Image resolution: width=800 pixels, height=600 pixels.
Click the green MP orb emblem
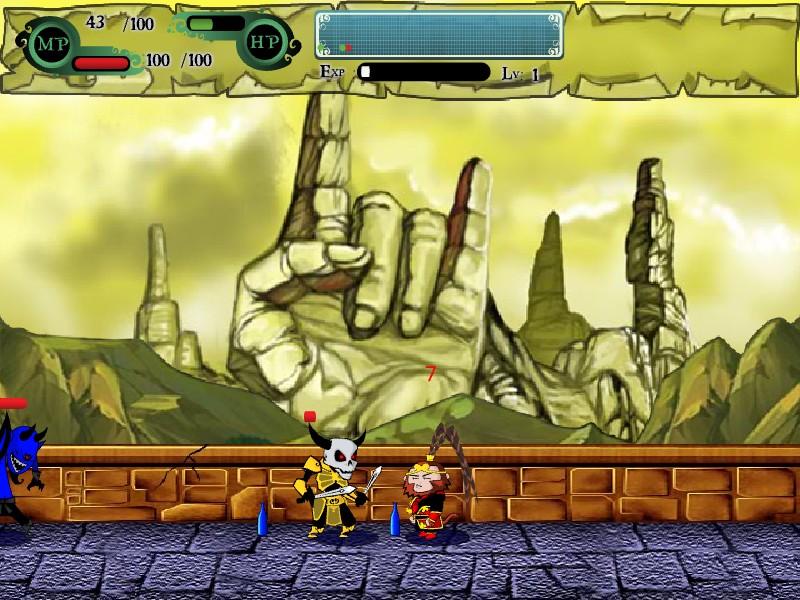[51, 43]
